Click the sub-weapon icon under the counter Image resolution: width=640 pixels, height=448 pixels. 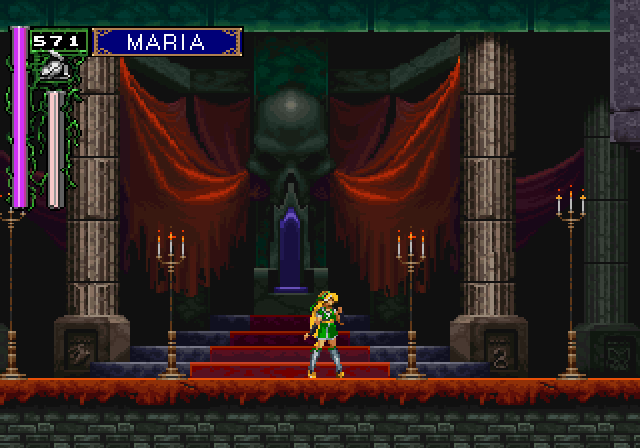pyautogui.click(x=48, y=68)
